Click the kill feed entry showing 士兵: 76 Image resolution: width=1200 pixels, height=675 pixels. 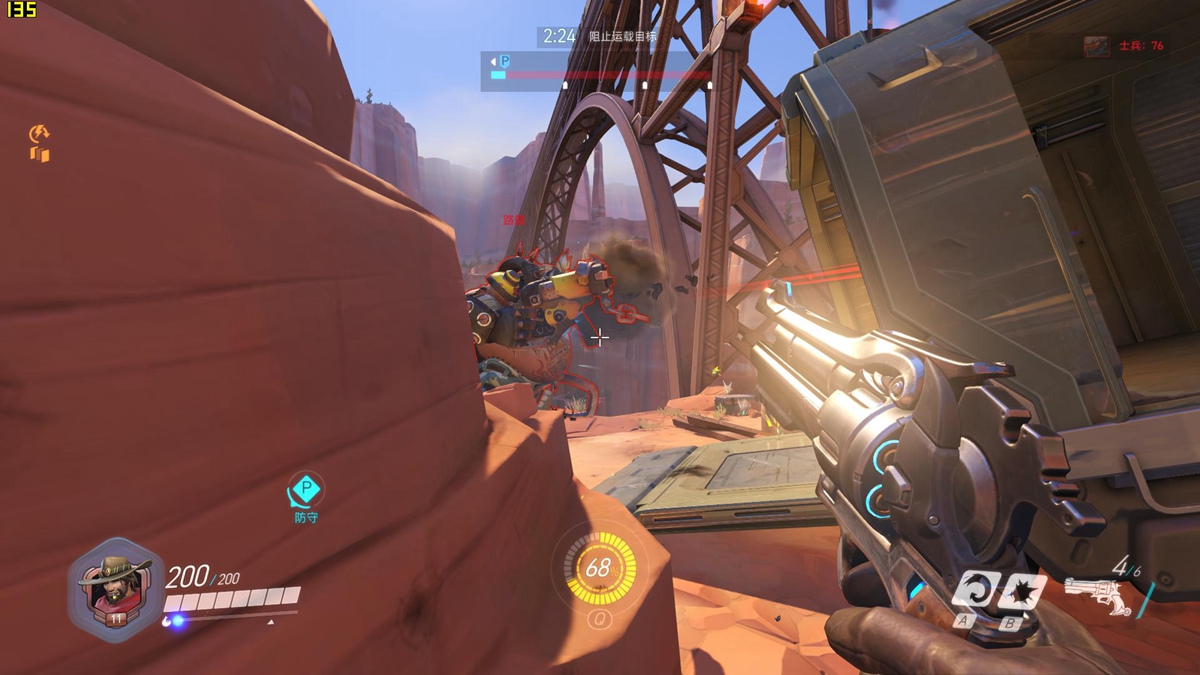click(x=1126, y=46)
